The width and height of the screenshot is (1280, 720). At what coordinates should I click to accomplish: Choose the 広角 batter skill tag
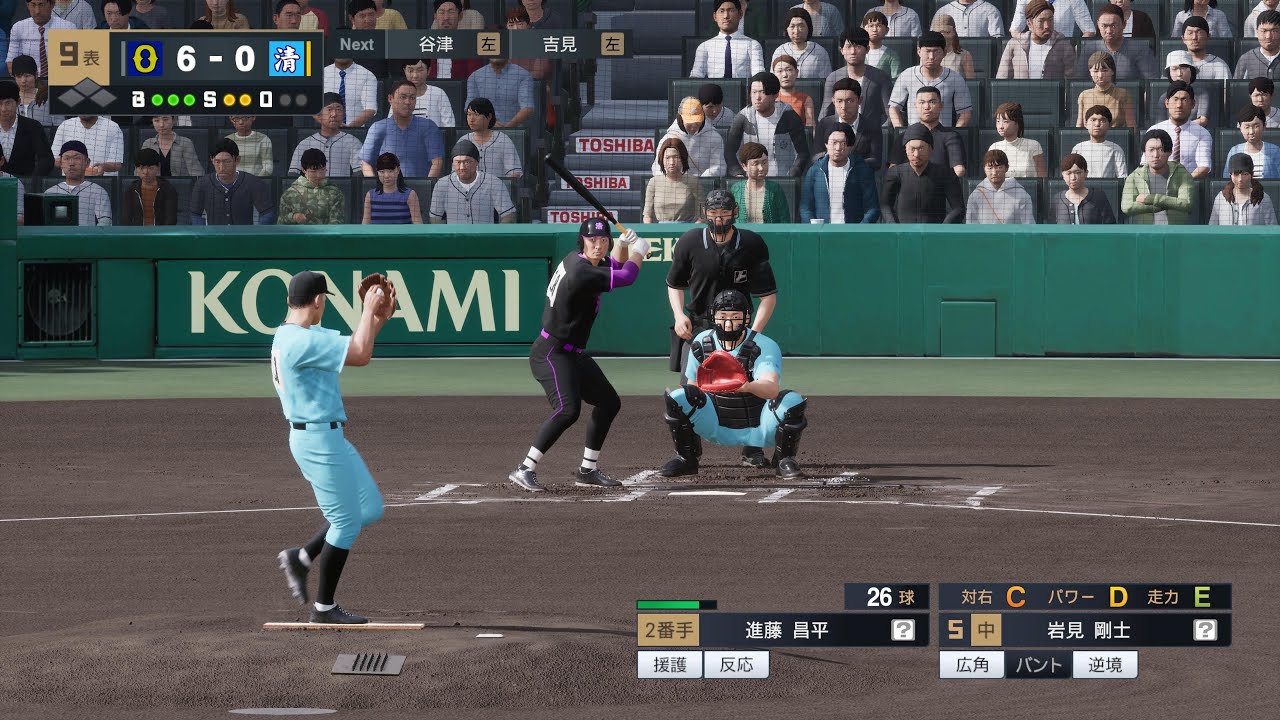tap(972, 665)
